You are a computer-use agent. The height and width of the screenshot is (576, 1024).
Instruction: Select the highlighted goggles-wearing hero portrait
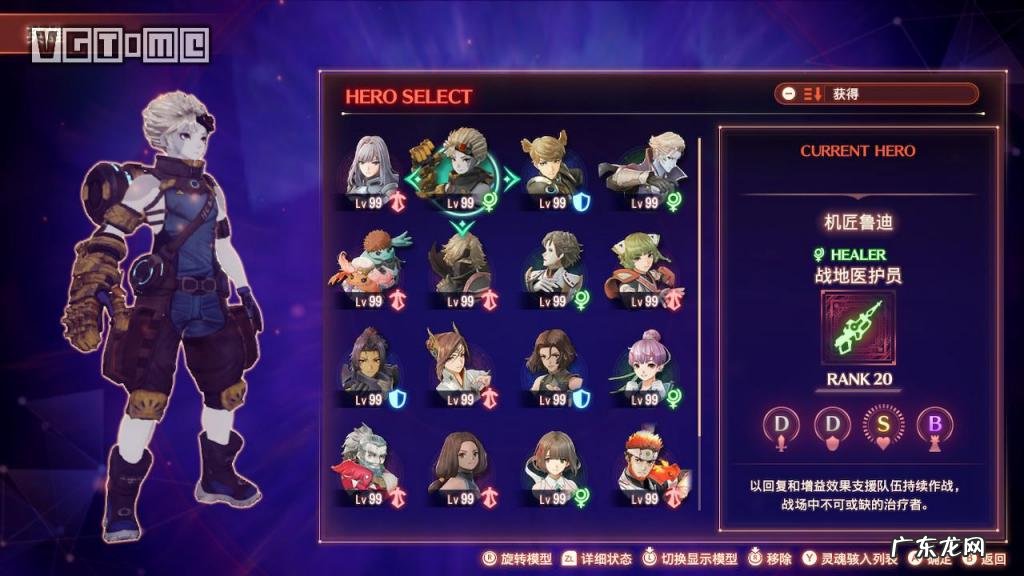point(461,168)
